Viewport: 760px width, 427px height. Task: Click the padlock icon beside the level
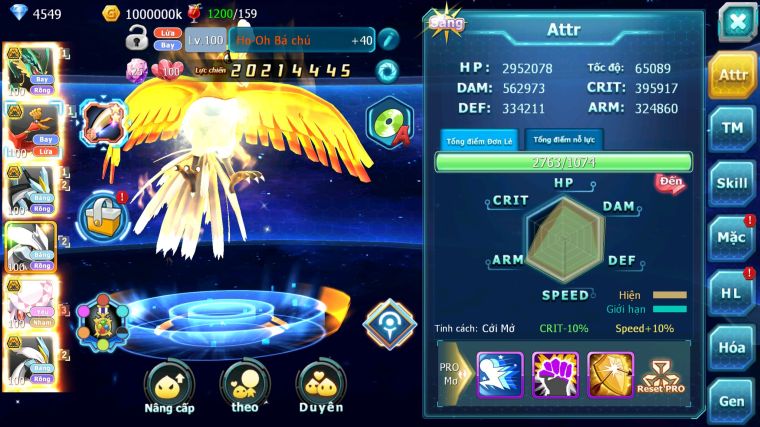coord(136,40)
